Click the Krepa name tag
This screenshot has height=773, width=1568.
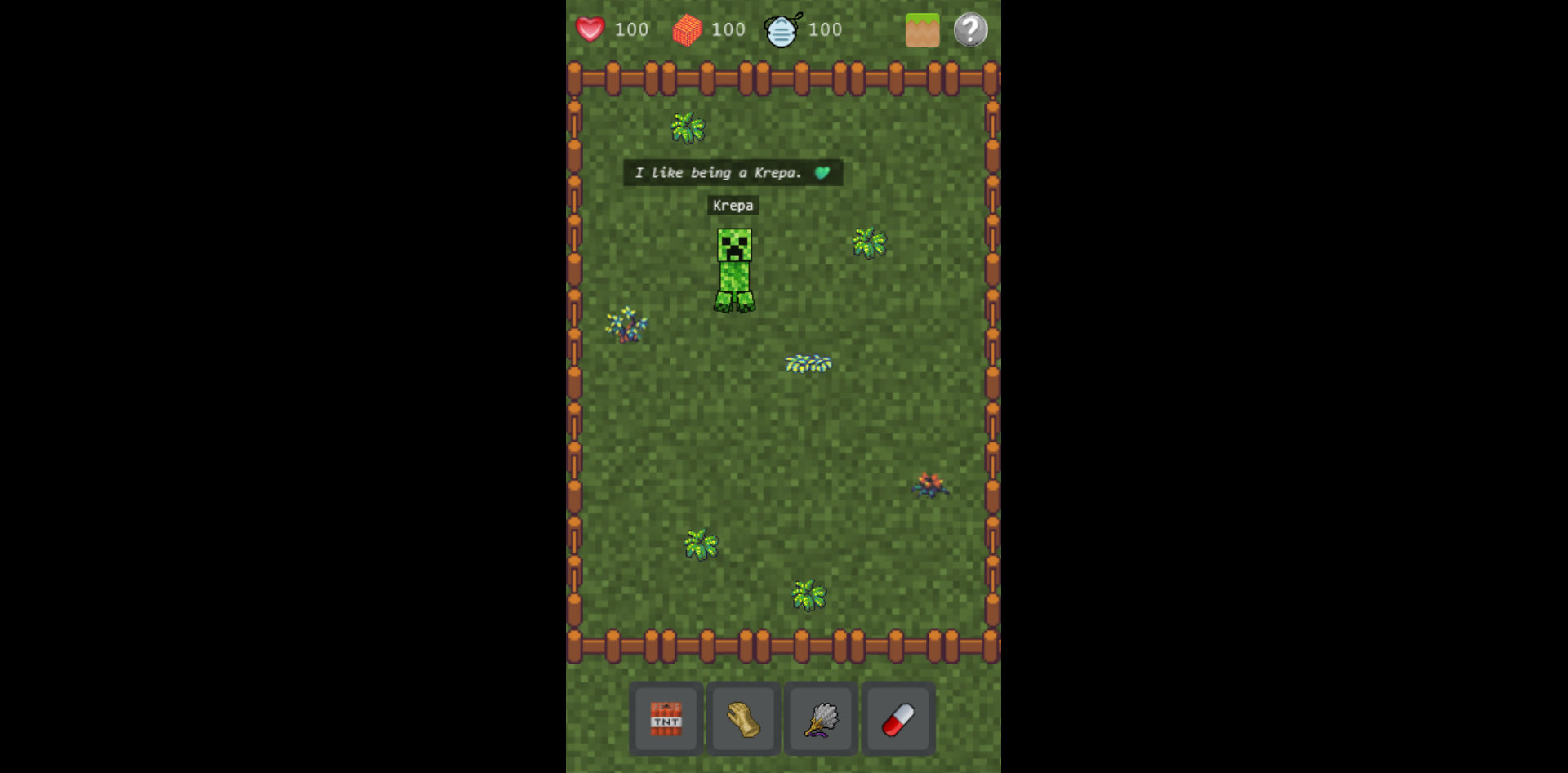pos(733,206)
